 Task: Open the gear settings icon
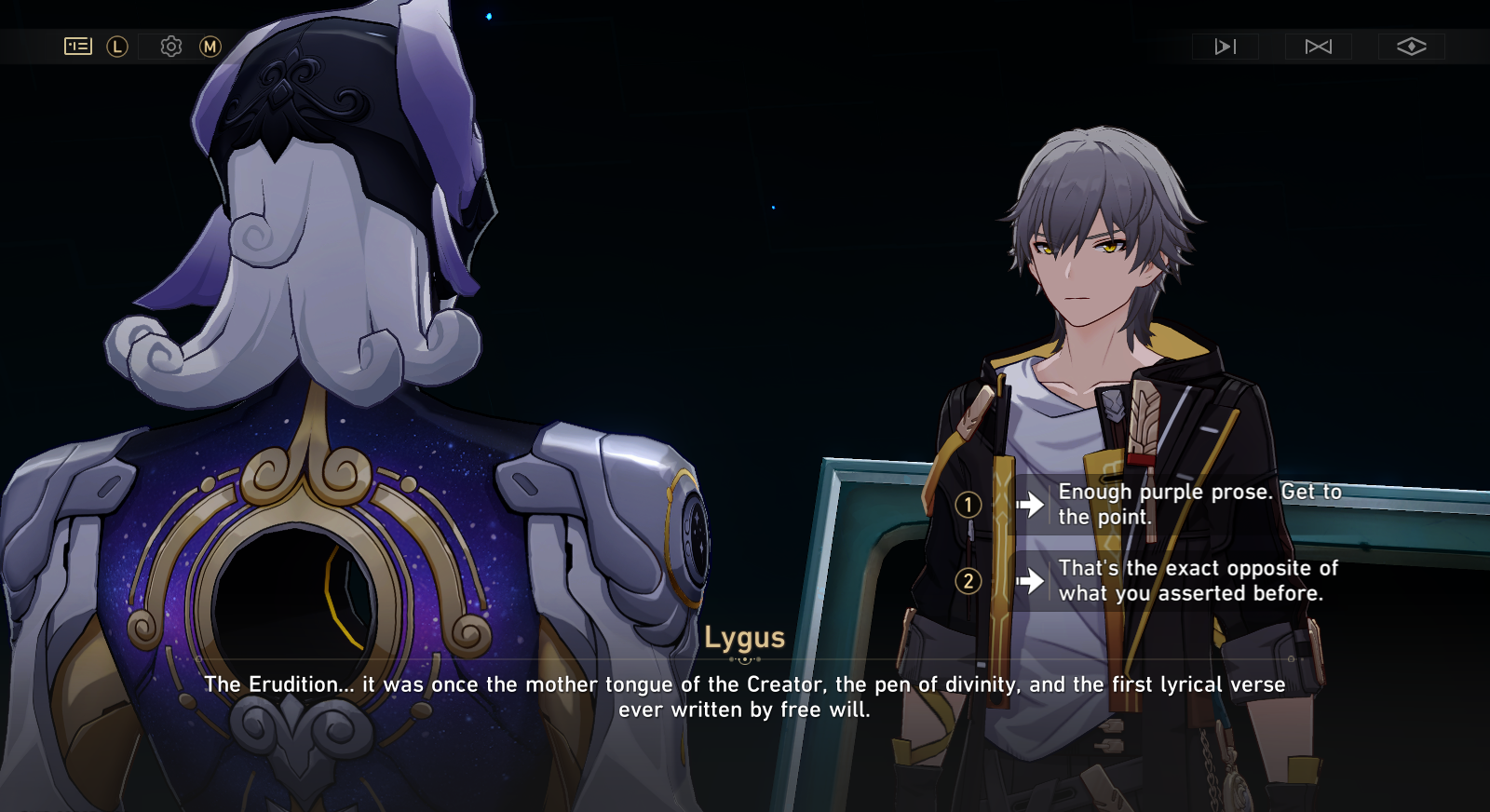(171, 46)
